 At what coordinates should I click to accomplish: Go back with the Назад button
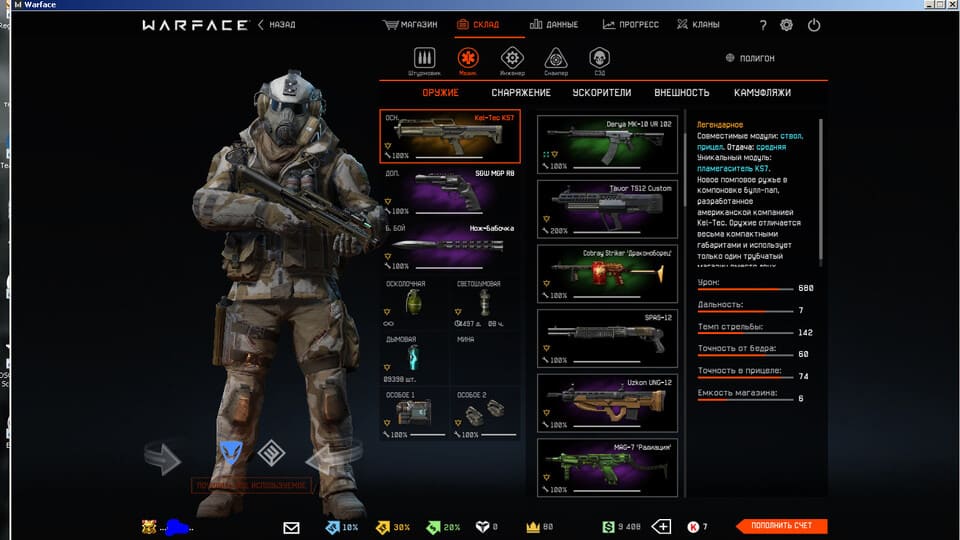point(277,25)
